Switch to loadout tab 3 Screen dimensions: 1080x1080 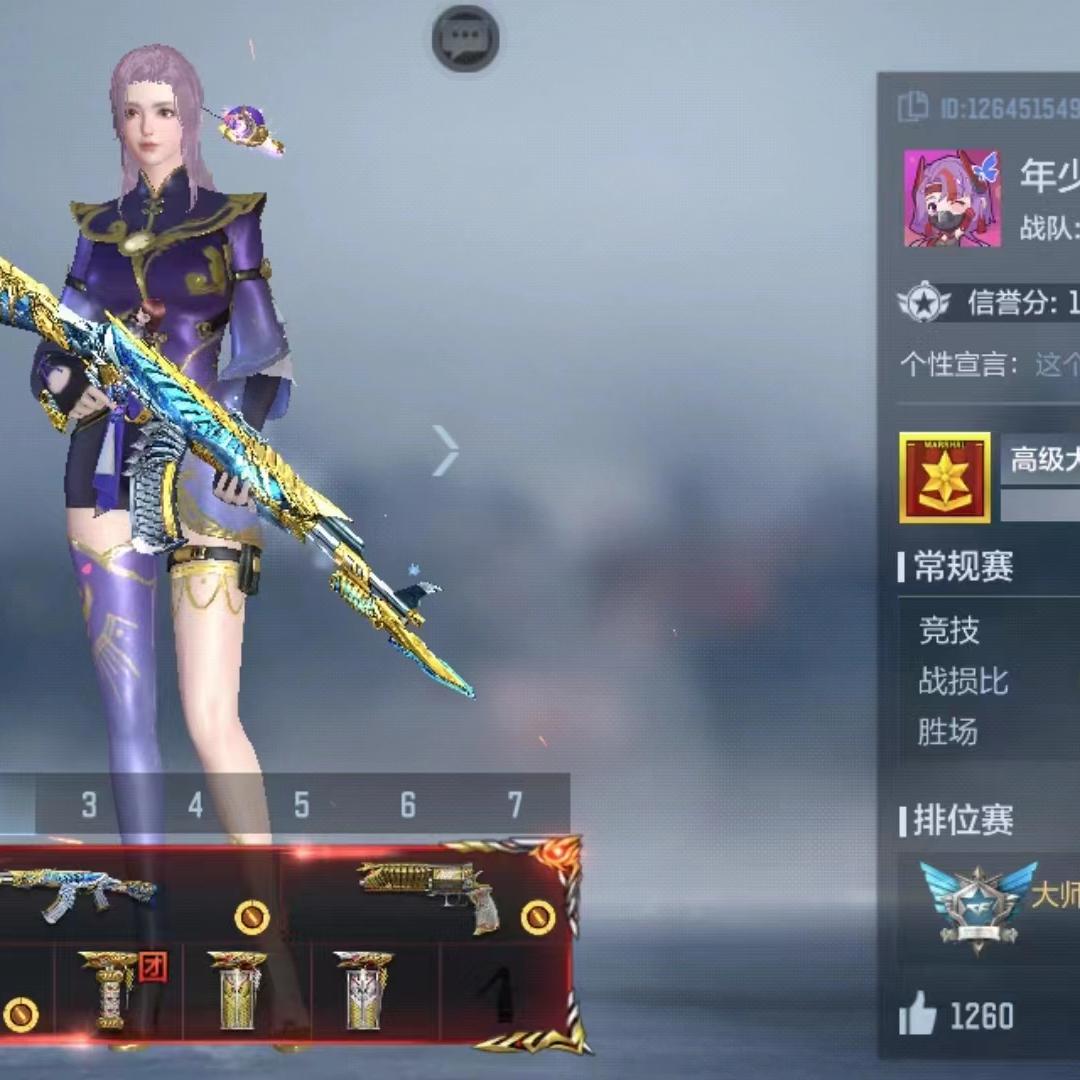coord(89,805)
